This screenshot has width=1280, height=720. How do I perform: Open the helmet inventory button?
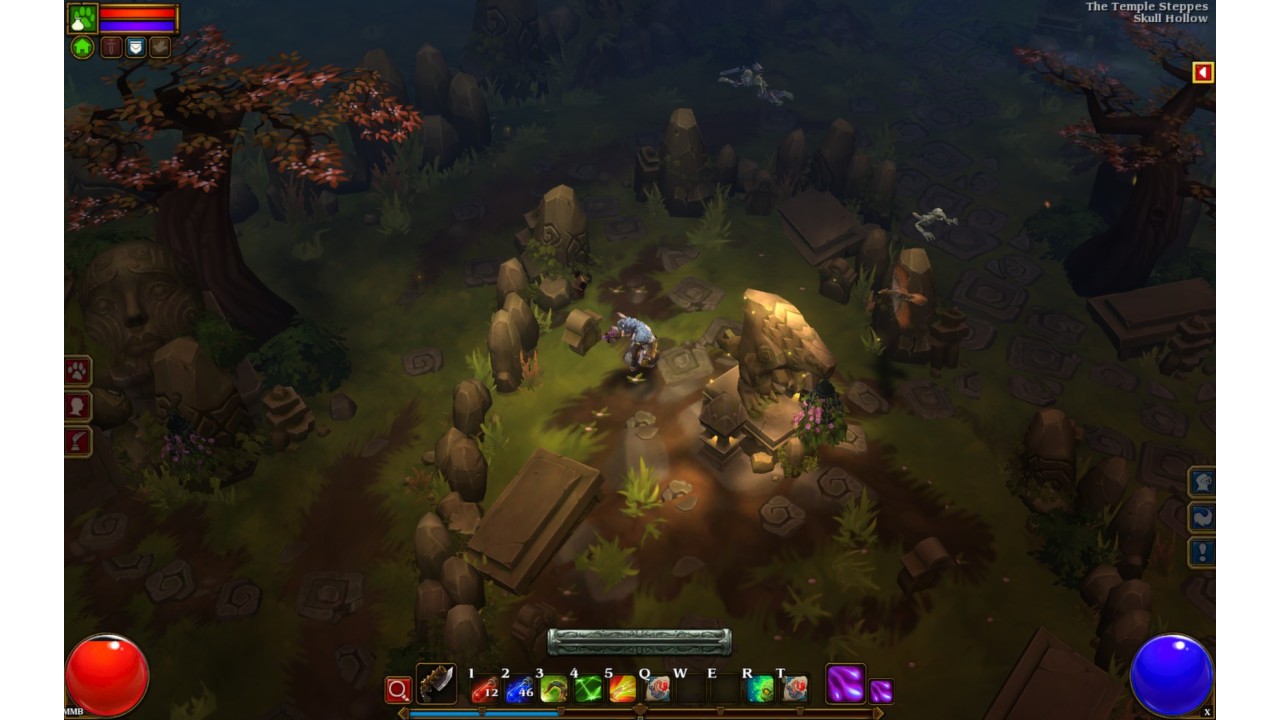[1201, 482]
